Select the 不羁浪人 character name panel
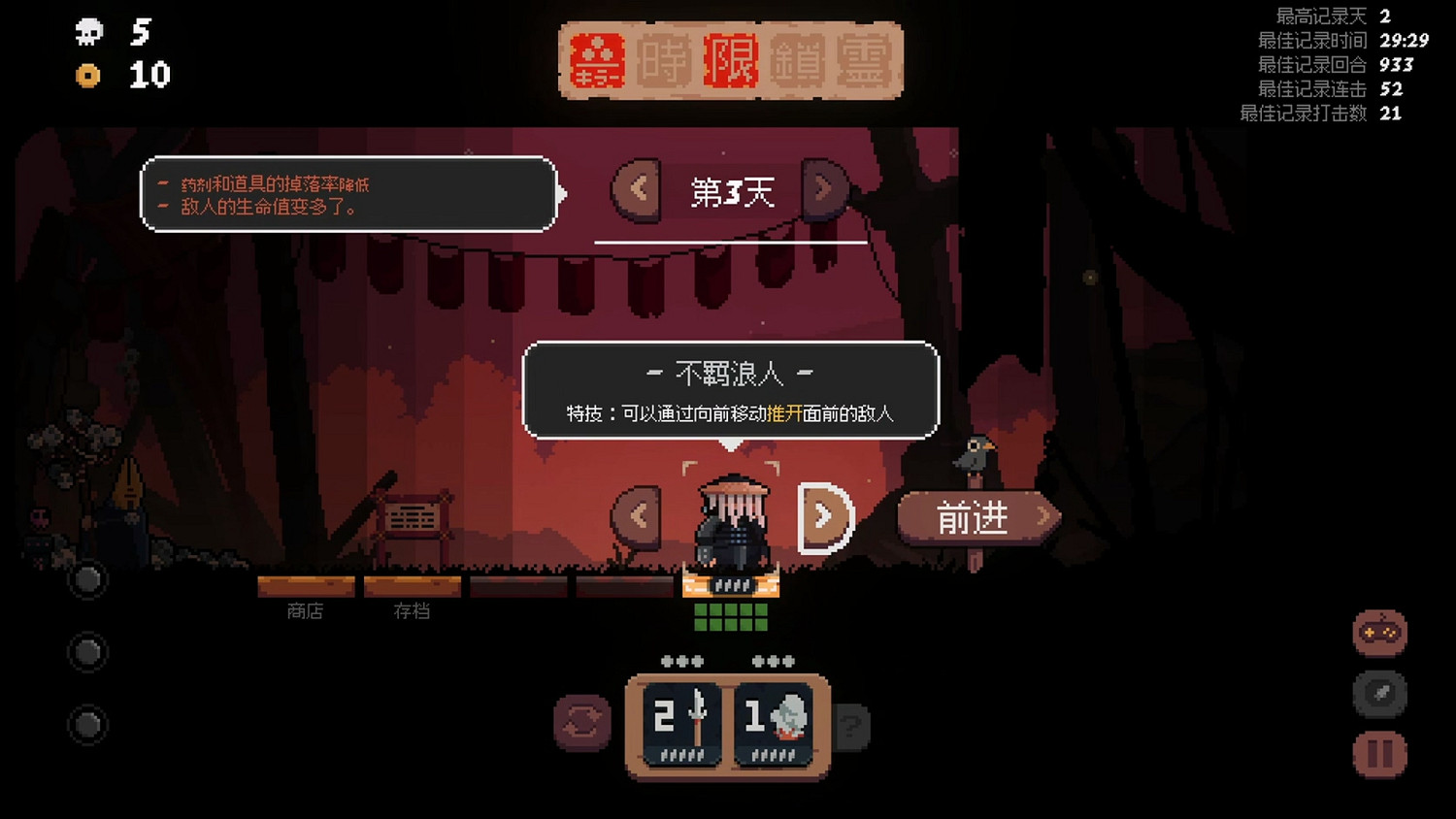 coord(731,374)
